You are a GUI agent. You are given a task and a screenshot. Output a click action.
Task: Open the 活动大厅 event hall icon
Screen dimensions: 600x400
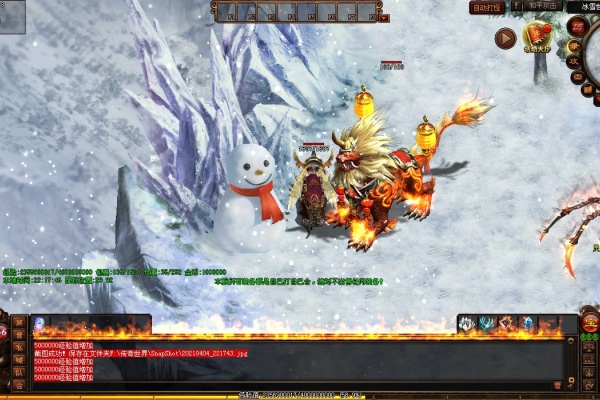pos(538,37)
